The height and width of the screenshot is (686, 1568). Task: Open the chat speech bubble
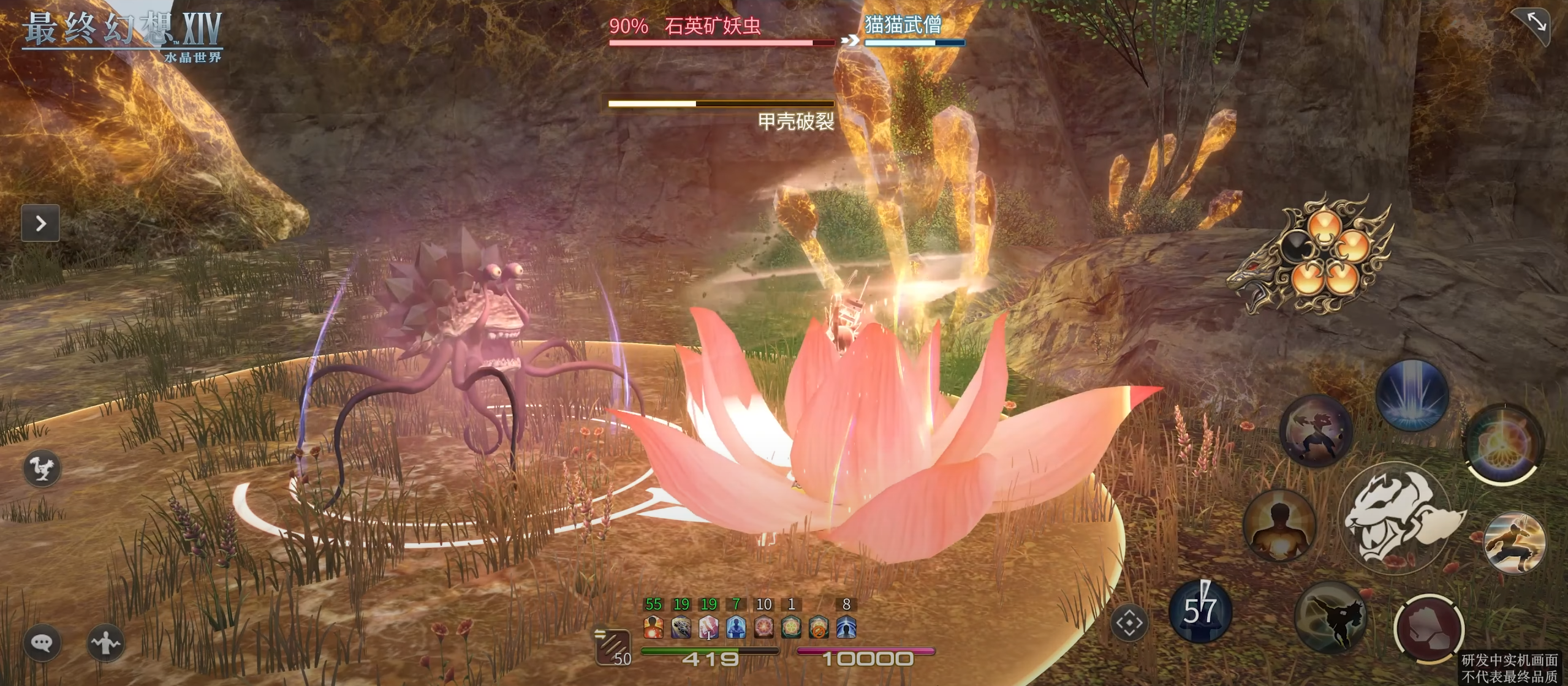coord(42,643)
